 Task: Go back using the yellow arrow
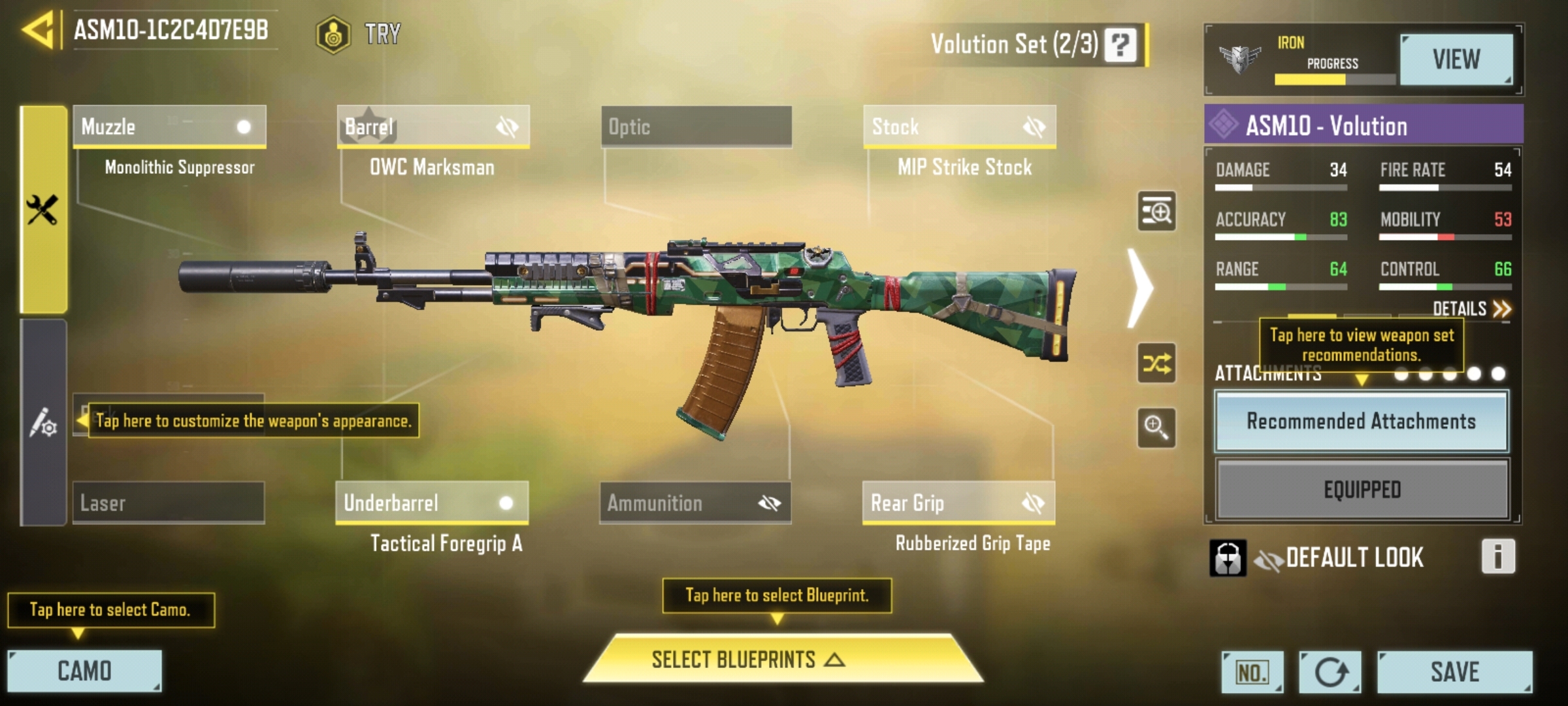(x=38, y=30)
